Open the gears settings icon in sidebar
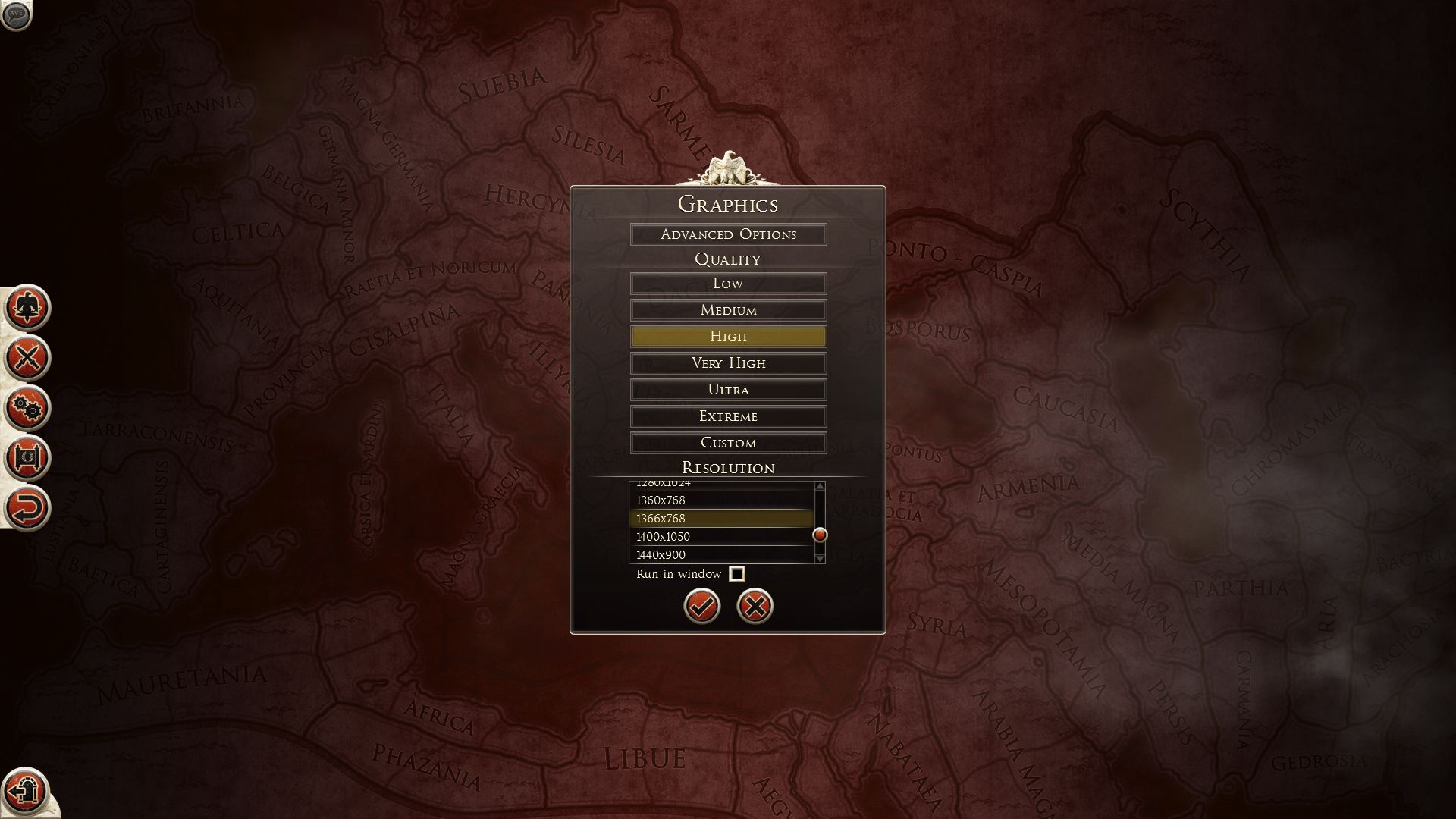 (x=27, y=408)
